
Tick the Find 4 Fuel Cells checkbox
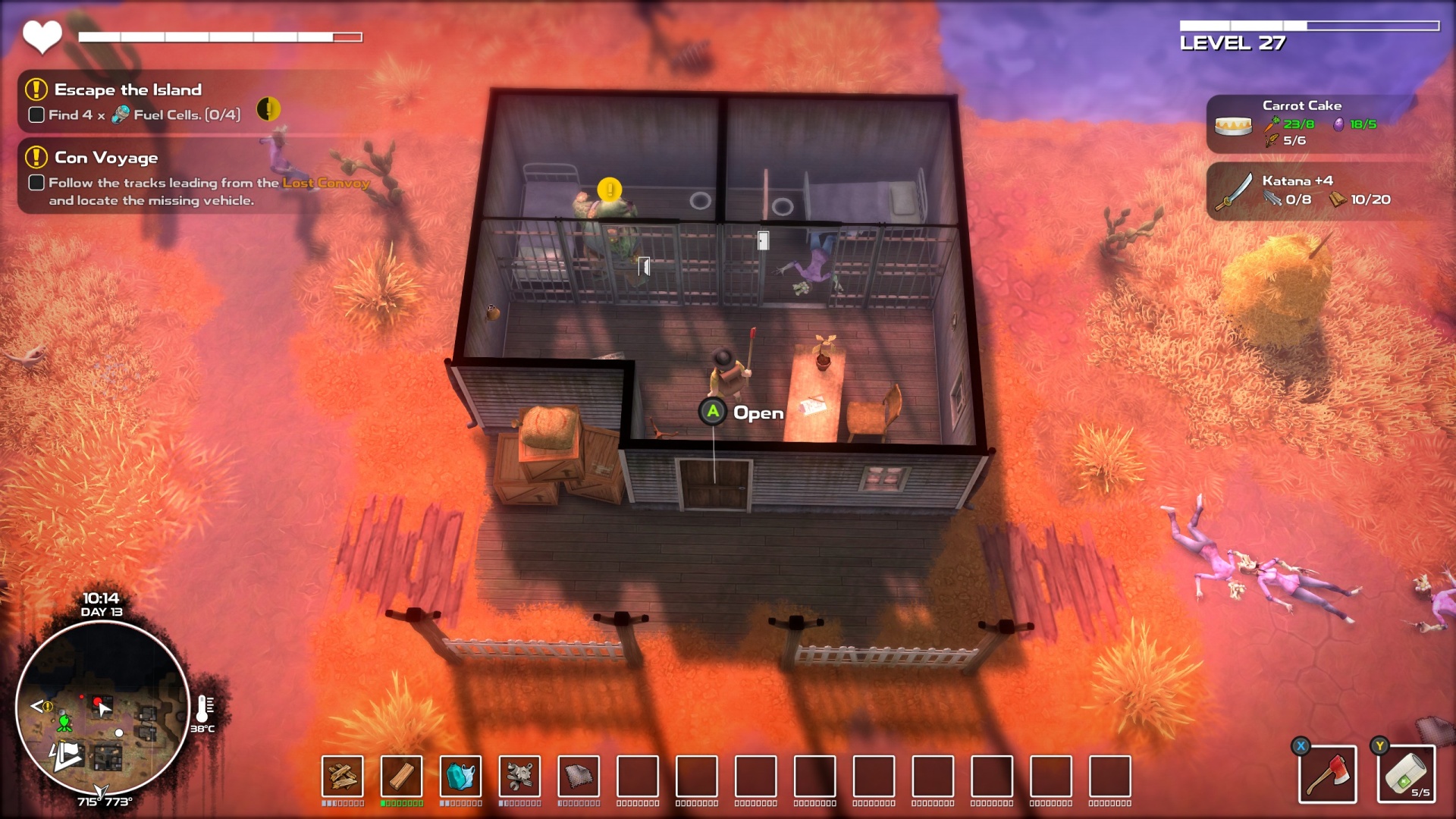coord(36,115)
